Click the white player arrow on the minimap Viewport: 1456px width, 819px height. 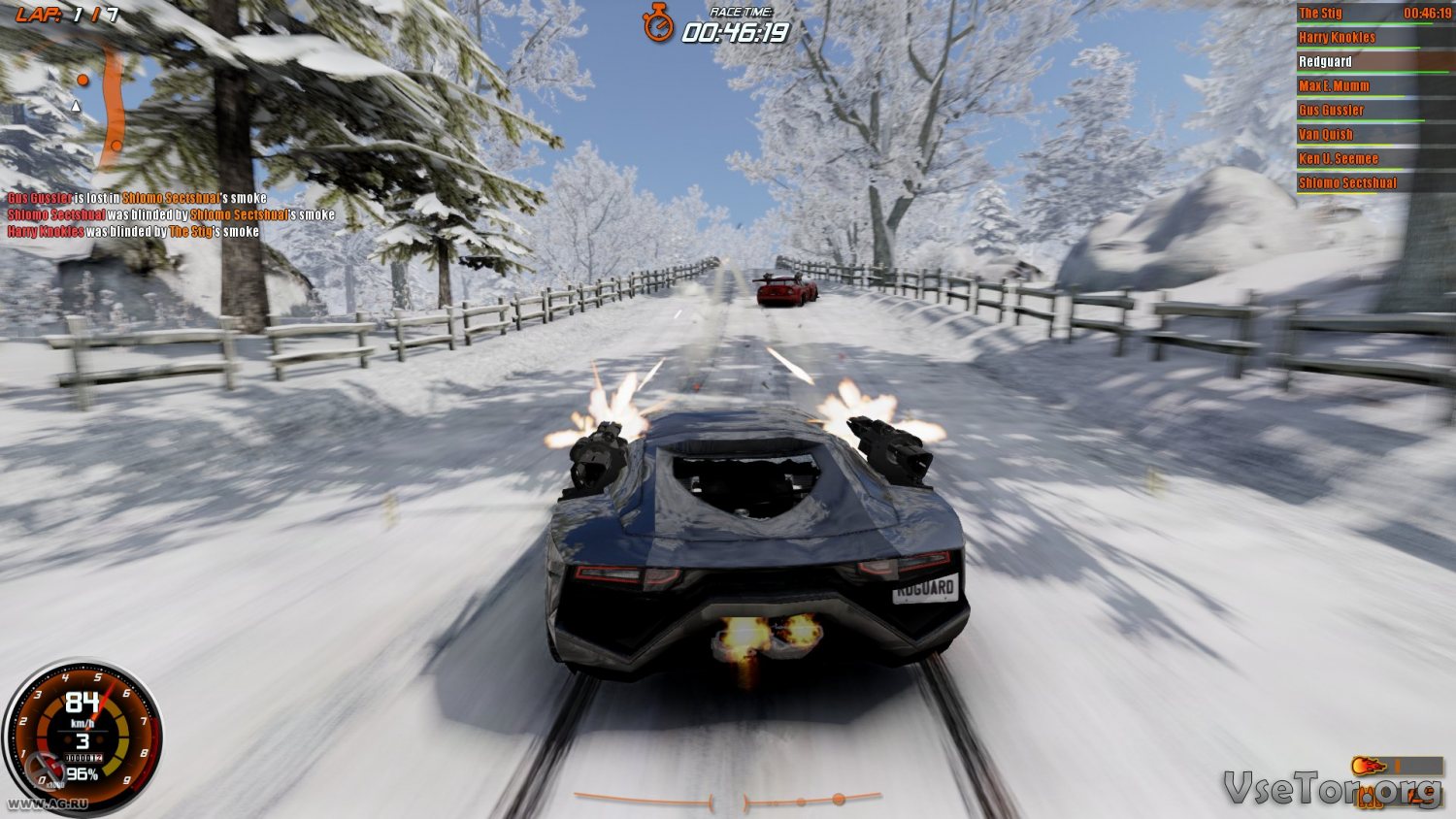coord(76,105)
